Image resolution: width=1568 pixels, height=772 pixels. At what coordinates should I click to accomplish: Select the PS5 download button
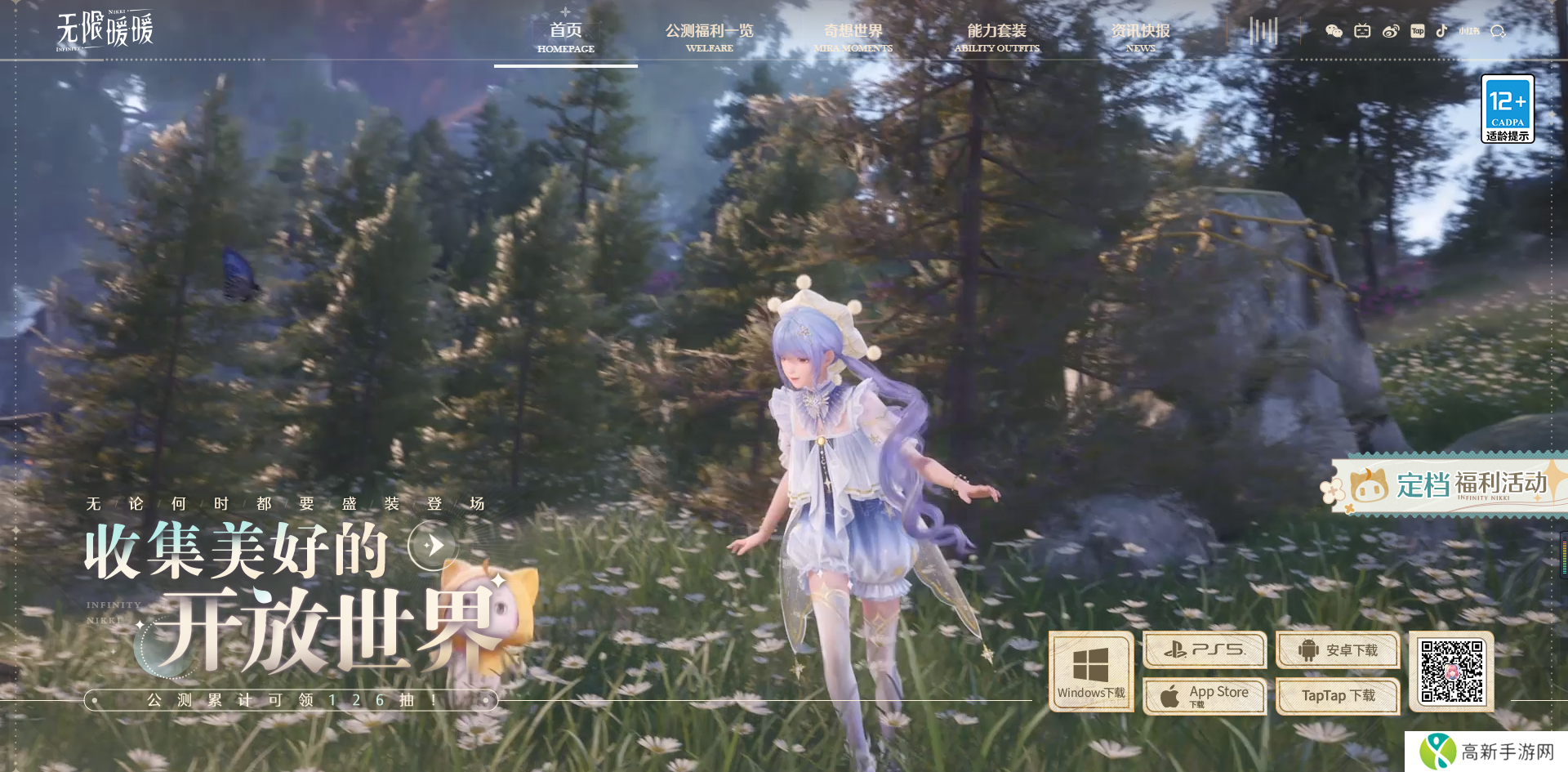[1205, 649]
